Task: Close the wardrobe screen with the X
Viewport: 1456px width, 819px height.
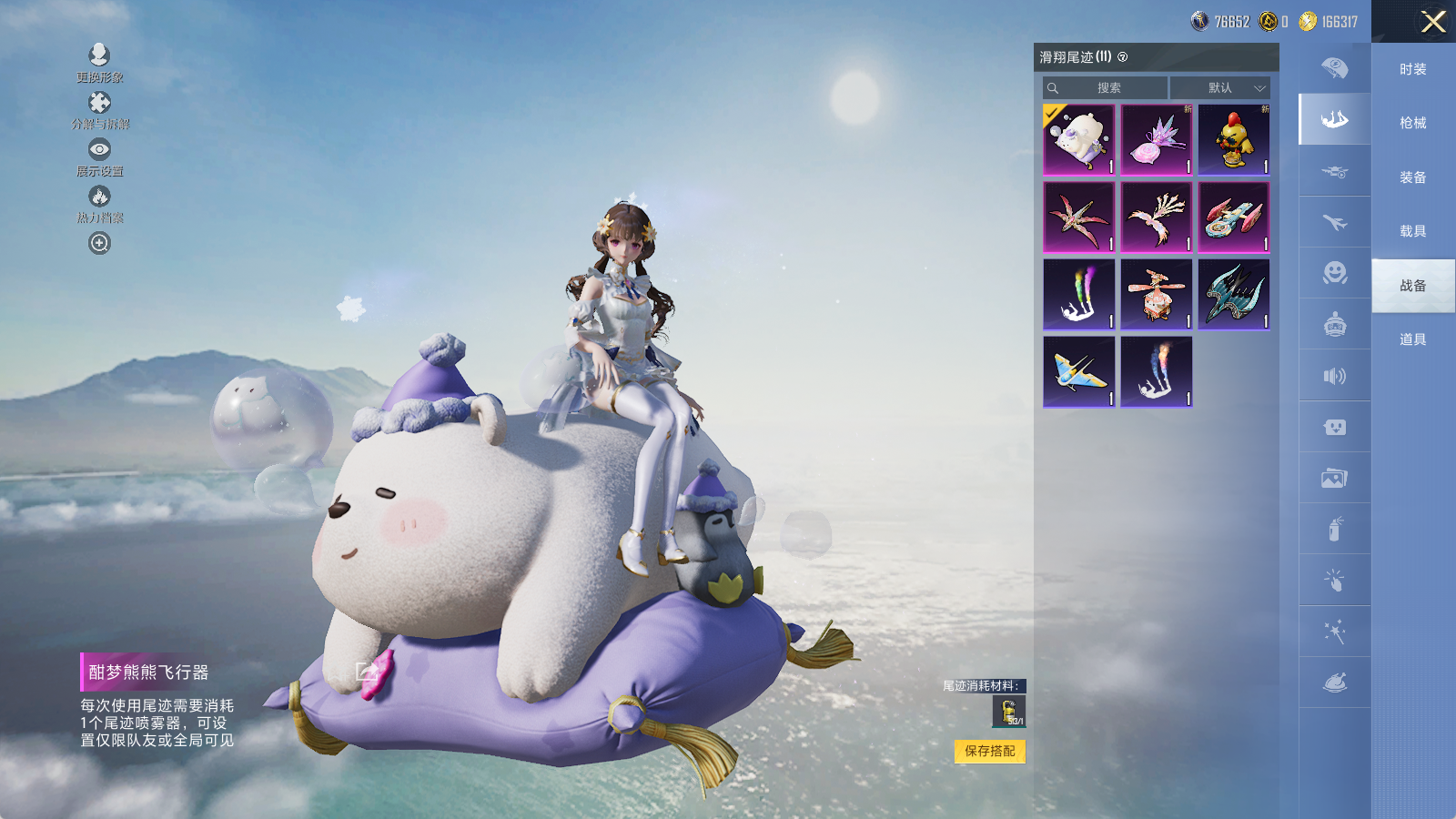Action: [1433, 22]
